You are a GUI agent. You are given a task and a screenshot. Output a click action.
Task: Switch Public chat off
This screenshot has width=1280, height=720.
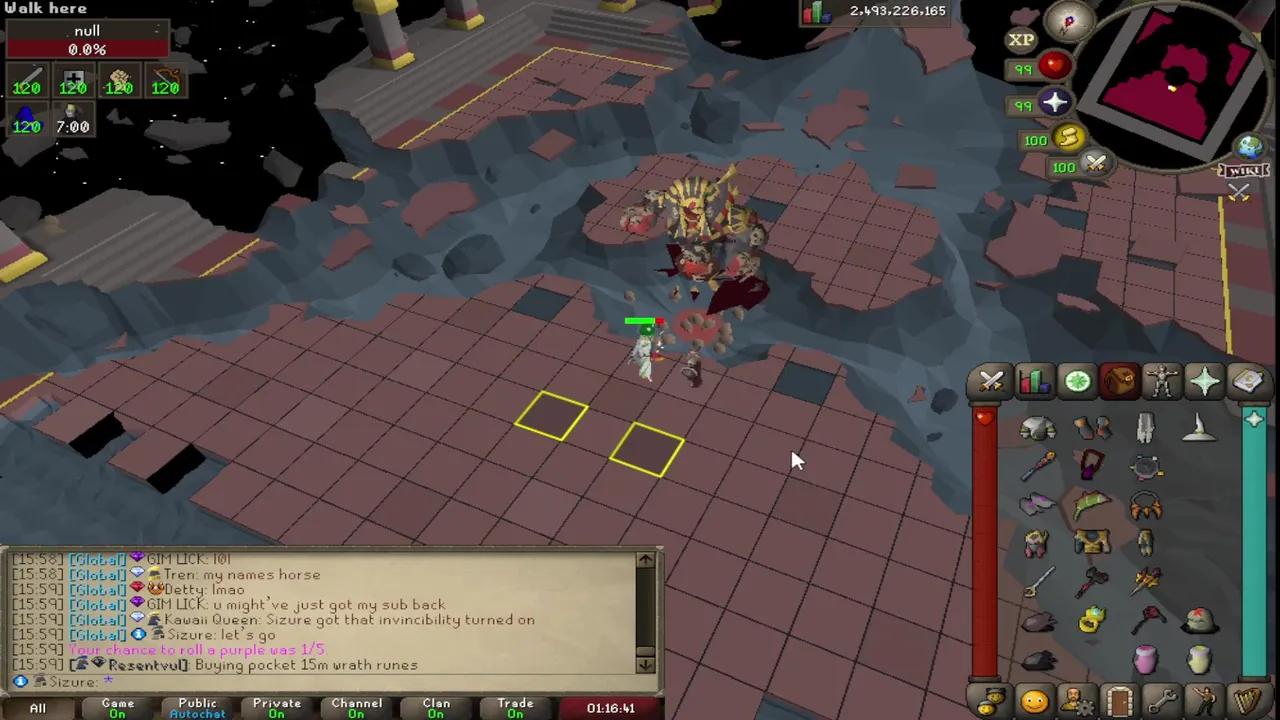[x=197, y=707]
